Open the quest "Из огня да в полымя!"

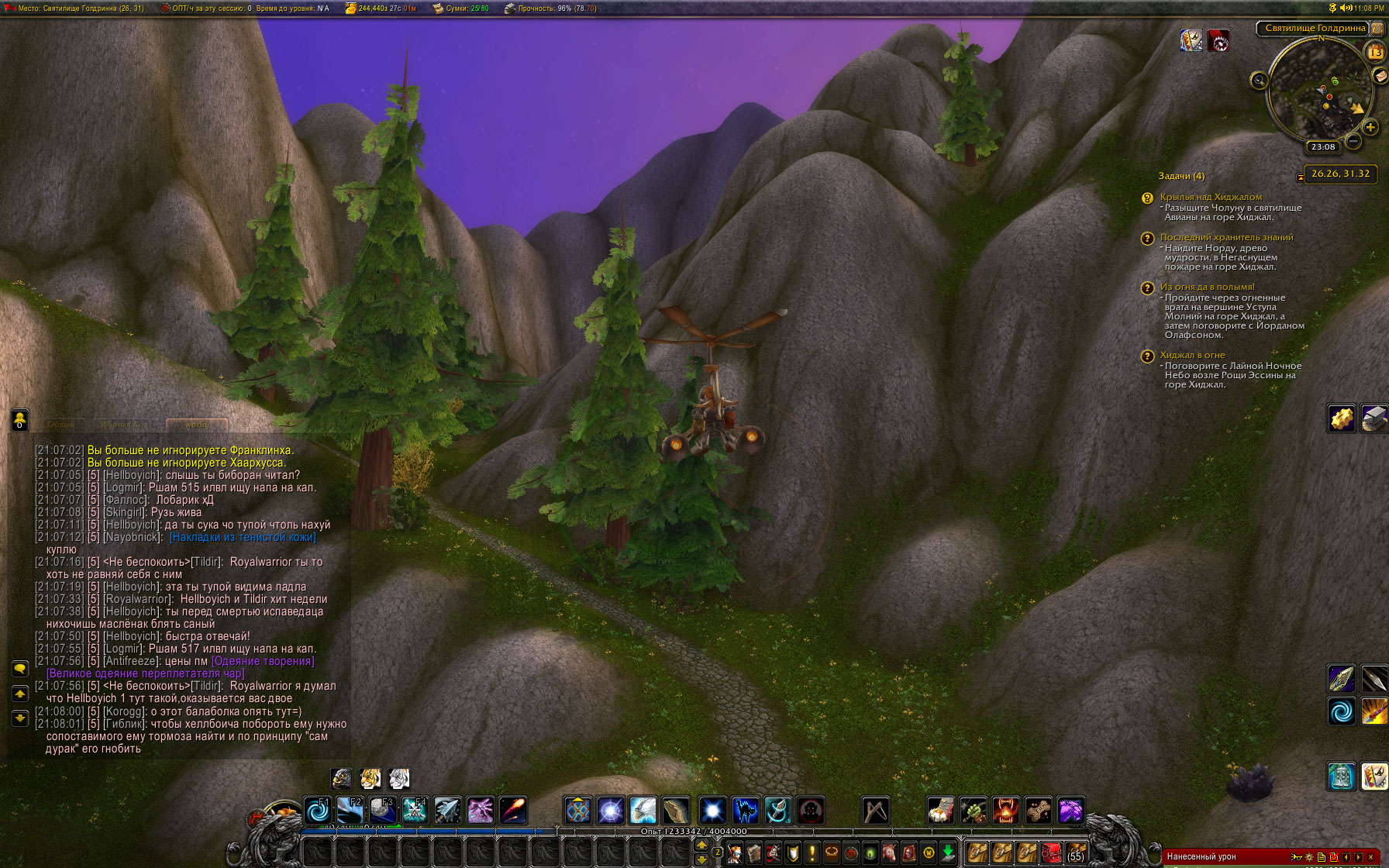[x=1207, y=287]
